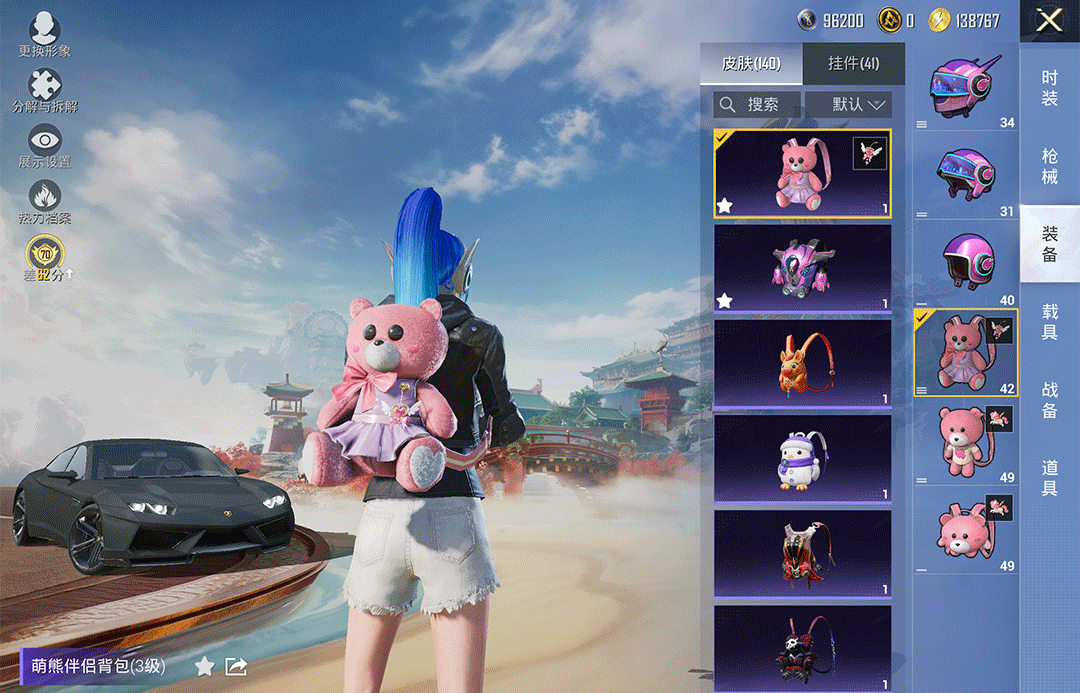The image size is (1080, 693).
Task: Switch to the 皮肤(140) skins tab
Action: [751, 64]
